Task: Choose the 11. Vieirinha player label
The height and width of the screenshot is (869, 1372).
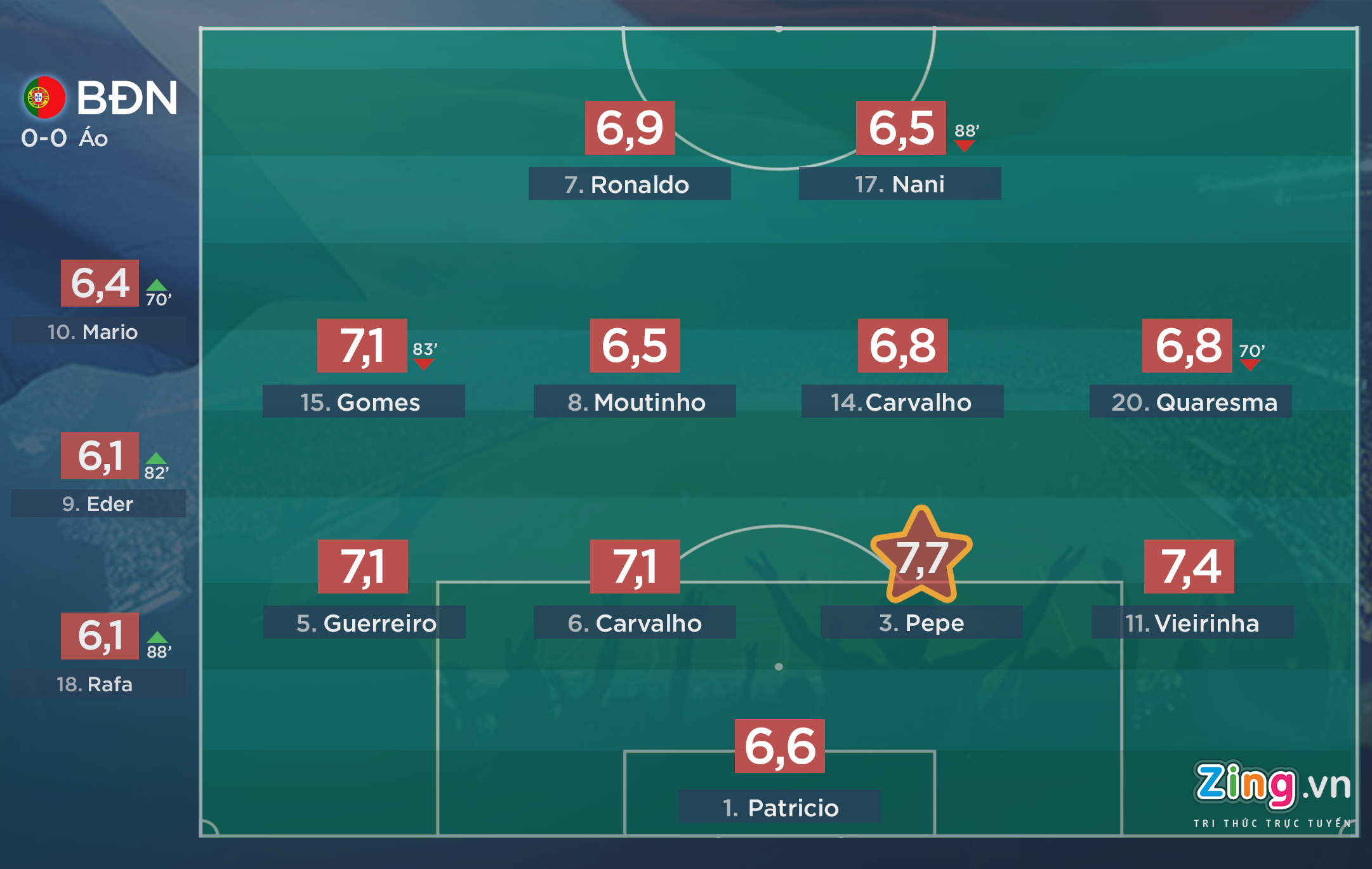Action: coord(1192,623)
